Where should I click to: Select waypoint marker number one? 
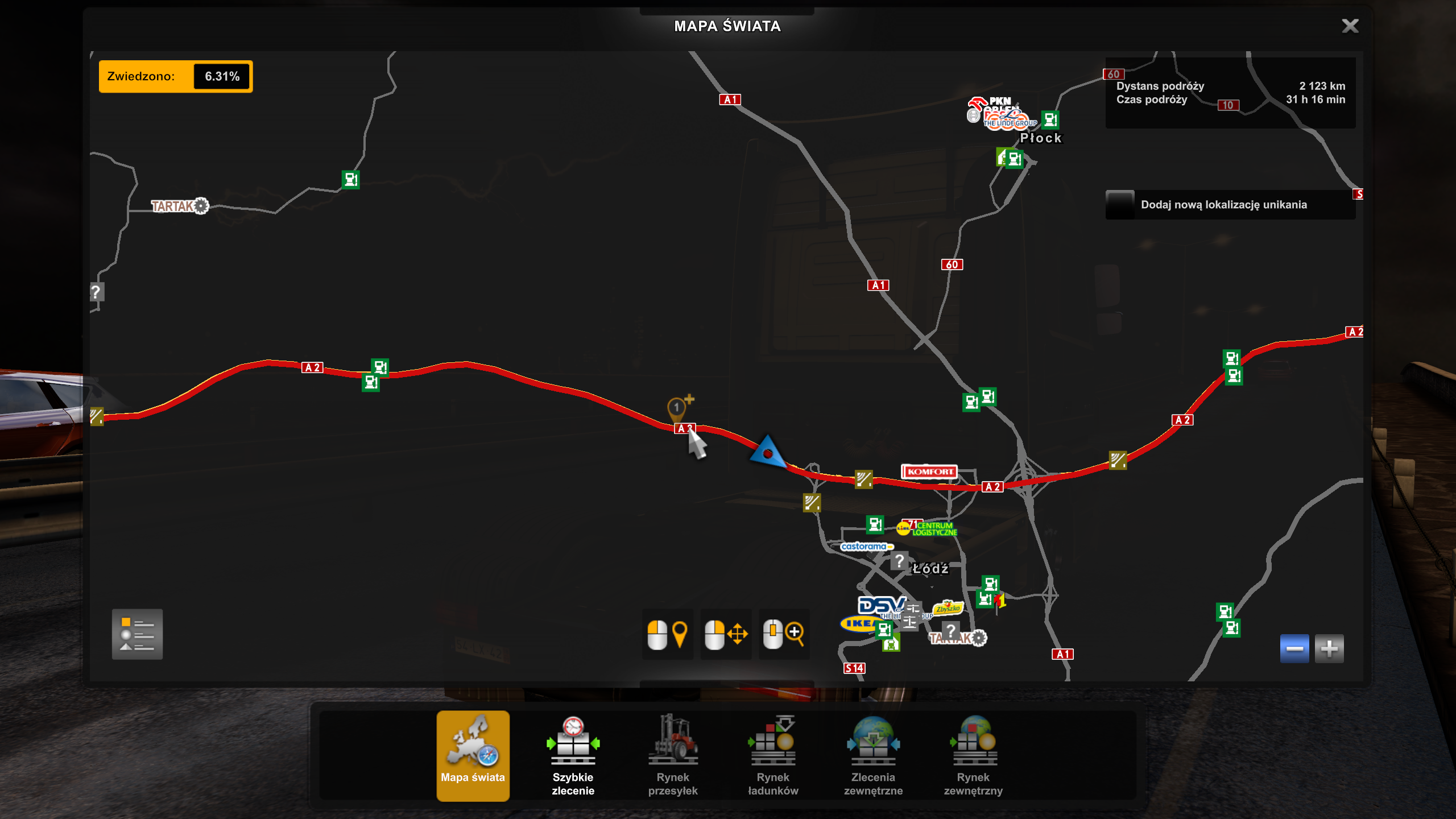point(676,408)
